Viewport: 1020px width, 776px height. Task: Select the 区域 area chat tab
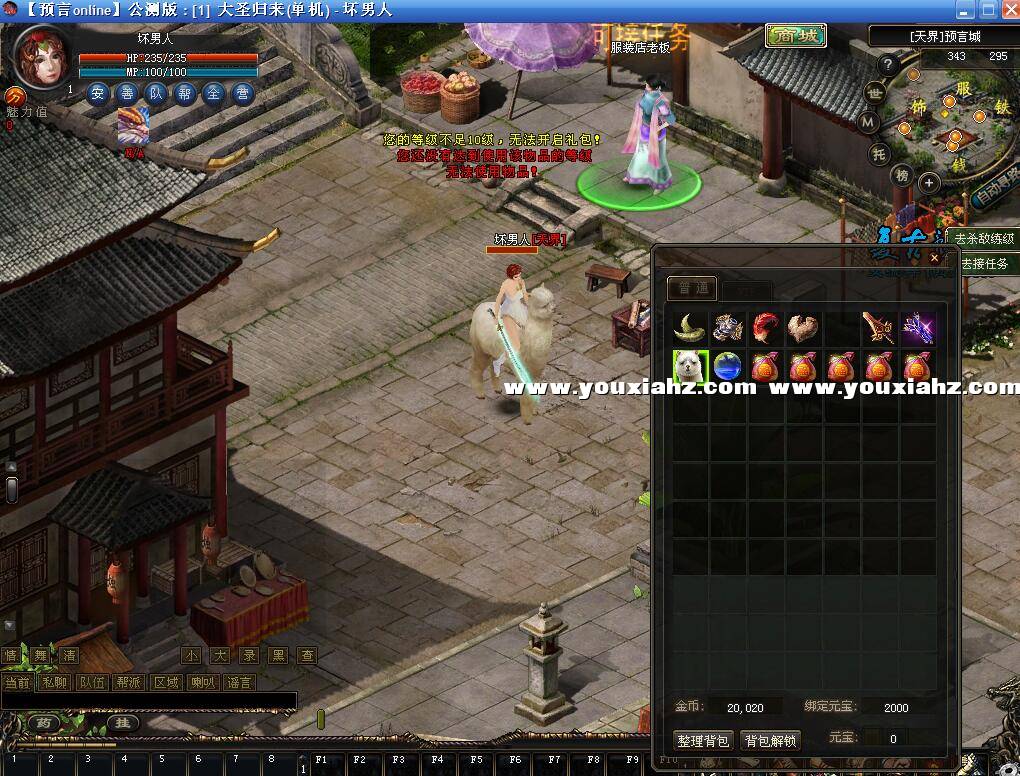pyautogui.click(x=166, y=682)
